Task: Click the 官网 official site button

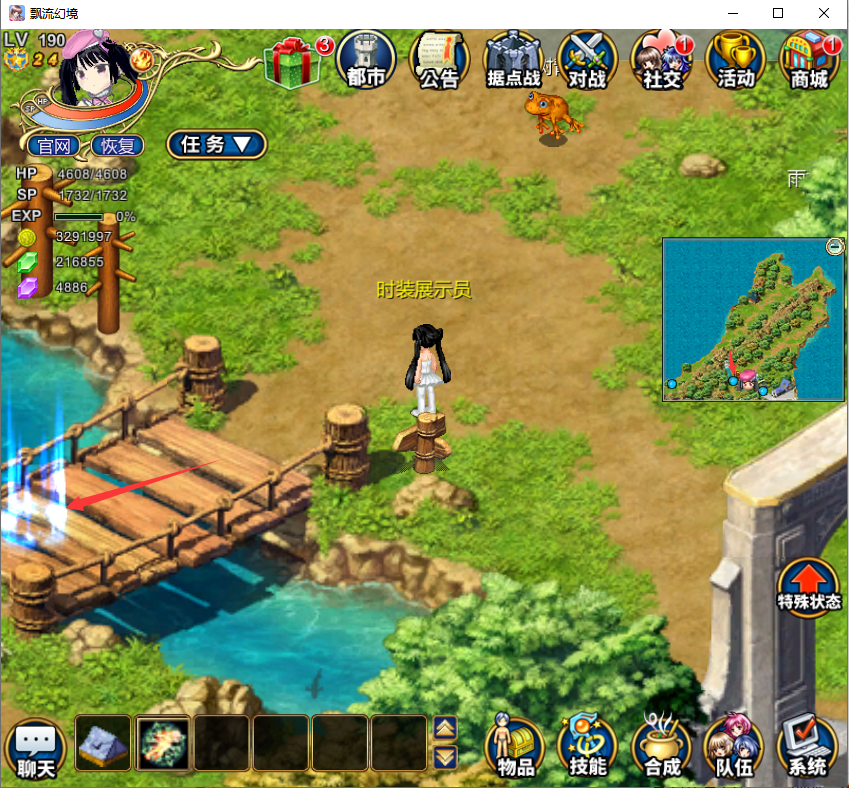Action: (x=53, y=145)
